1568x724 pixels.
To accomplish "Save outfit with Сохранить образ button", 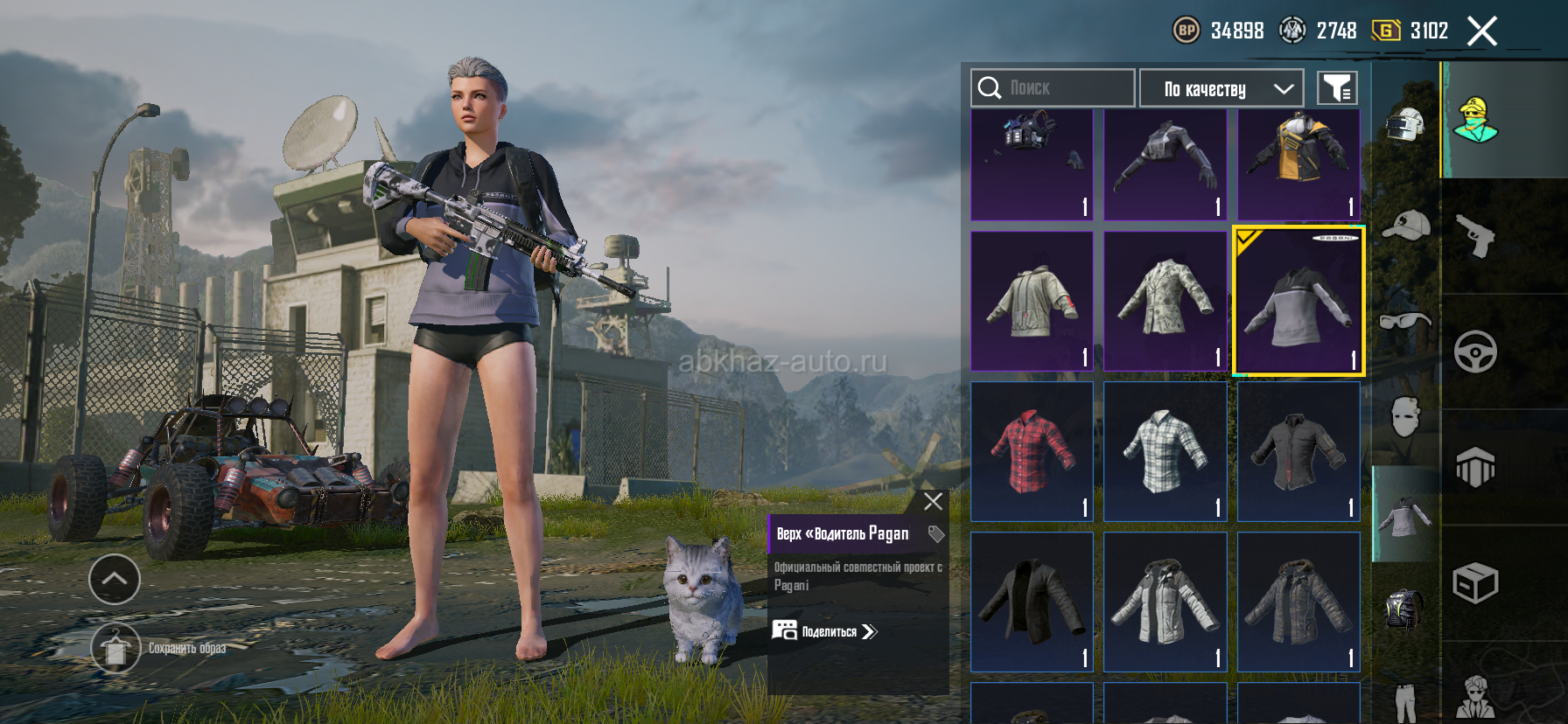I will 115,648.
